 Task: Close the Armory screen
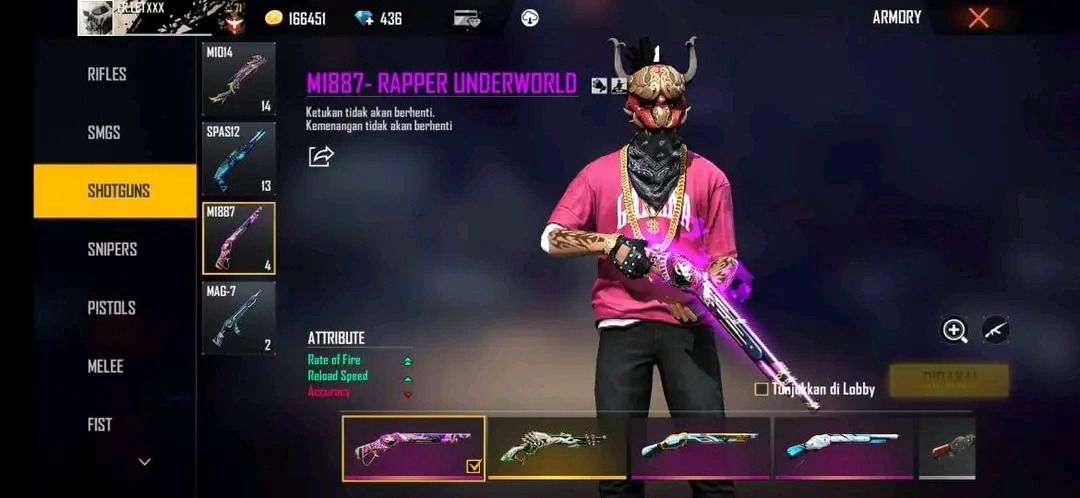(979, 17)
